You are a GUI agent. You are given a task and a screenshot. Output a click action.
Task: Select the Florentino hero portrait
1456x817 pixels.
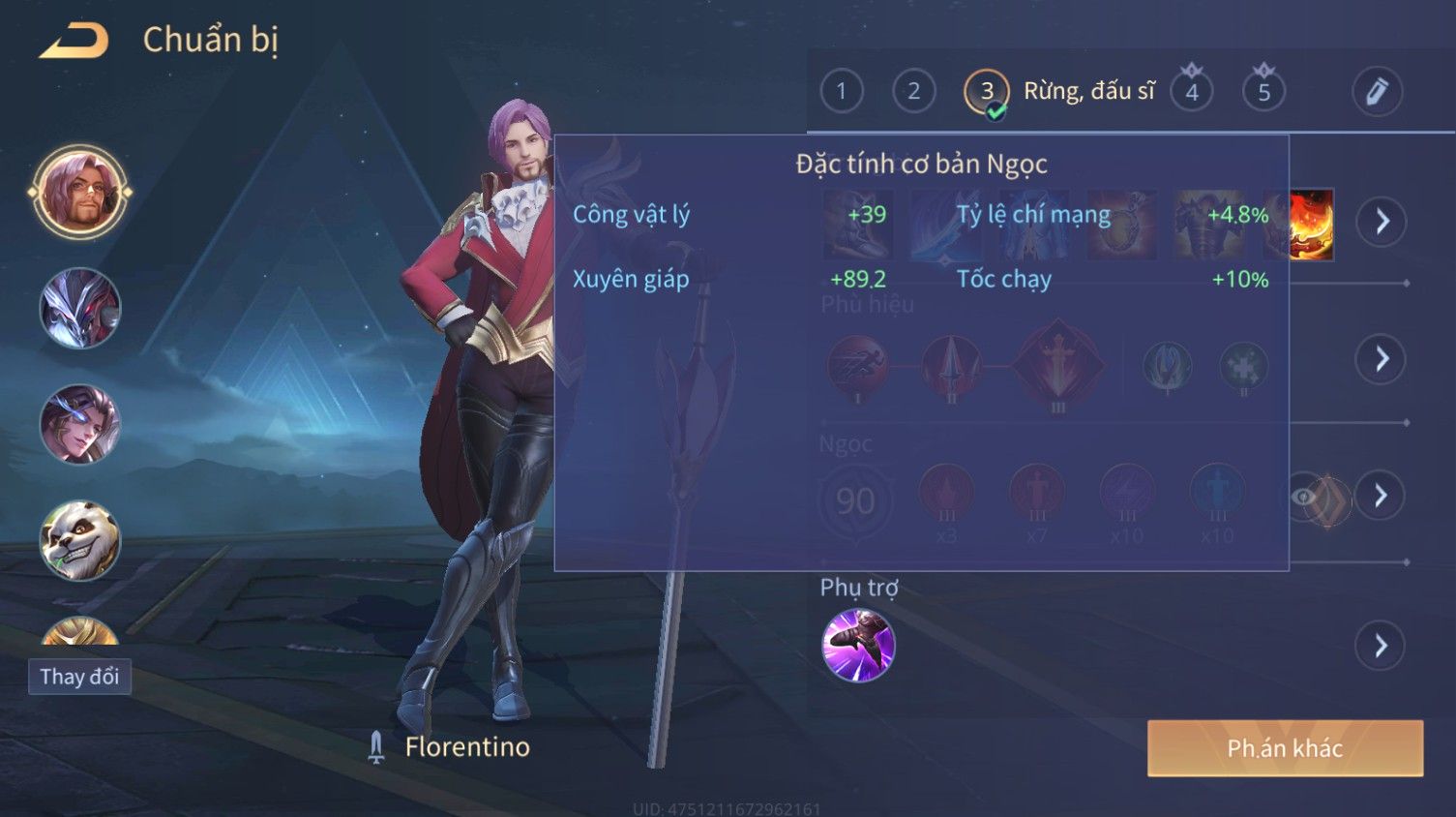click(x=79, y=193)
